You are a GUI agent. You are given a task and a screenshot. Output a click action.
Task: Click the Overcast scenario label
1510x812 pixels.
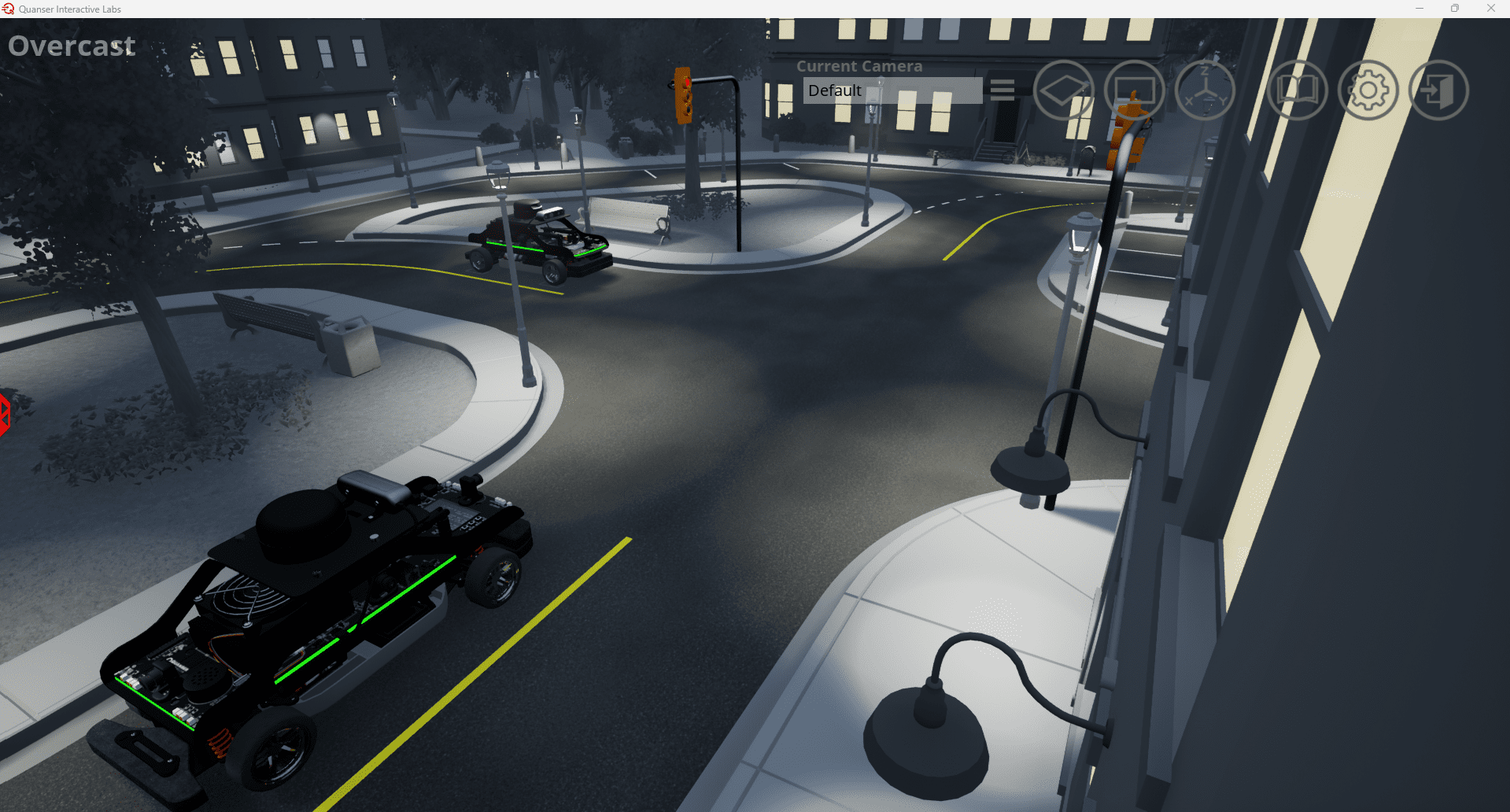(x=71, y=46)
